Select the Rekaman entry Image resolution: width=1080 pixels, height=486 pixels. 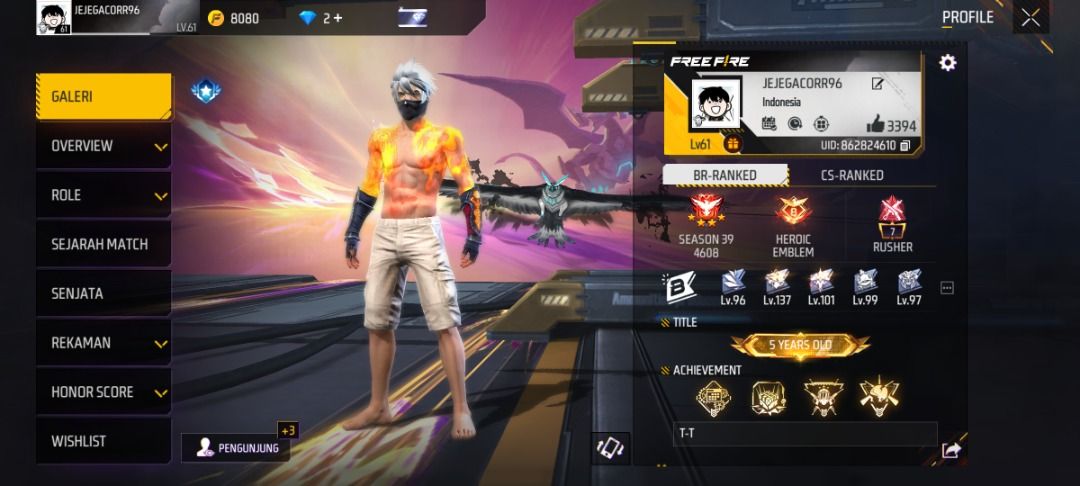pyautogui.click(x=103, y=343)
